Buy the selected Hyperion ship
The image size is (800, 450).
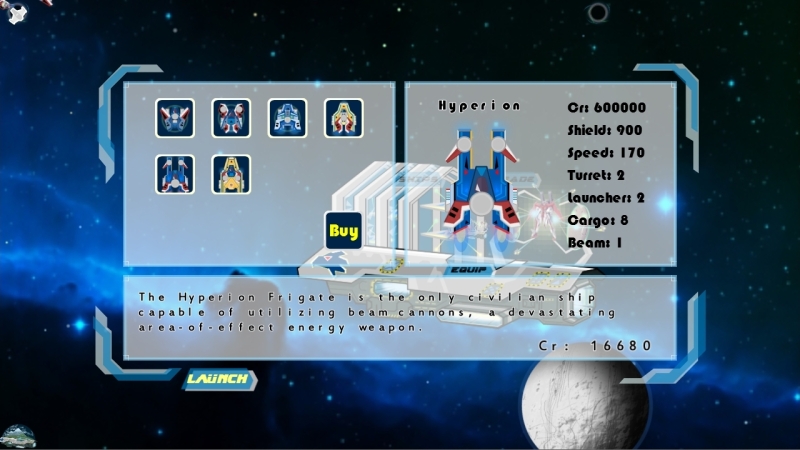click(x=343, y=231)
